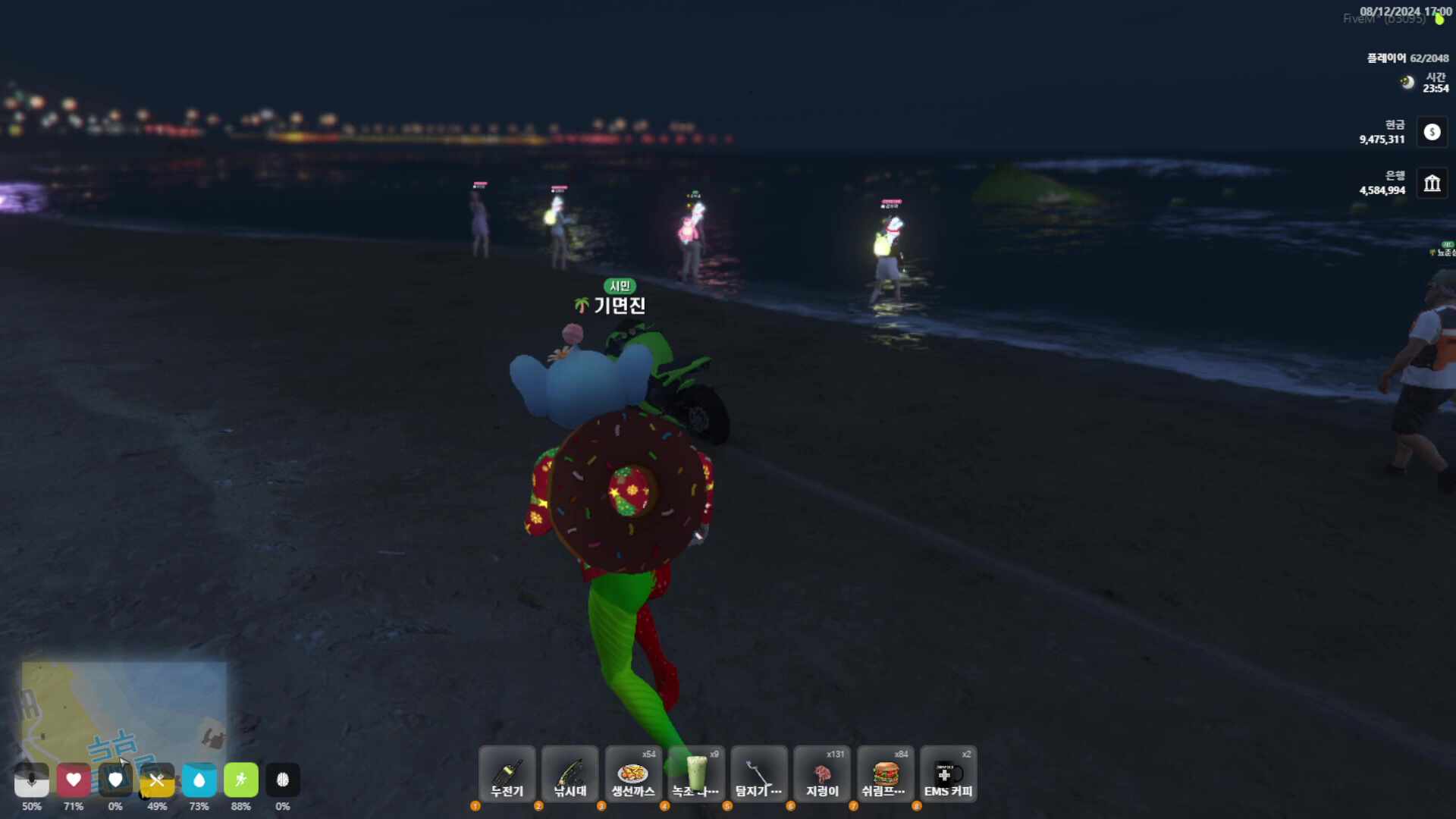Click the cash dollar coin icon

[1432, 132]
